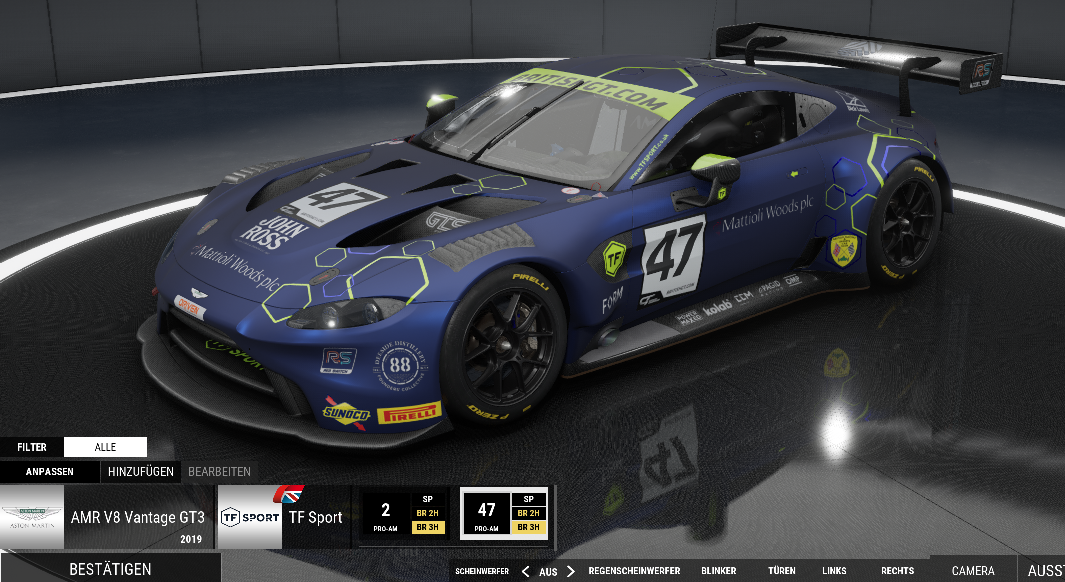Open the Bearbeiten tab
Viewport: 1065px width, 582px height.
coord(219,471)
